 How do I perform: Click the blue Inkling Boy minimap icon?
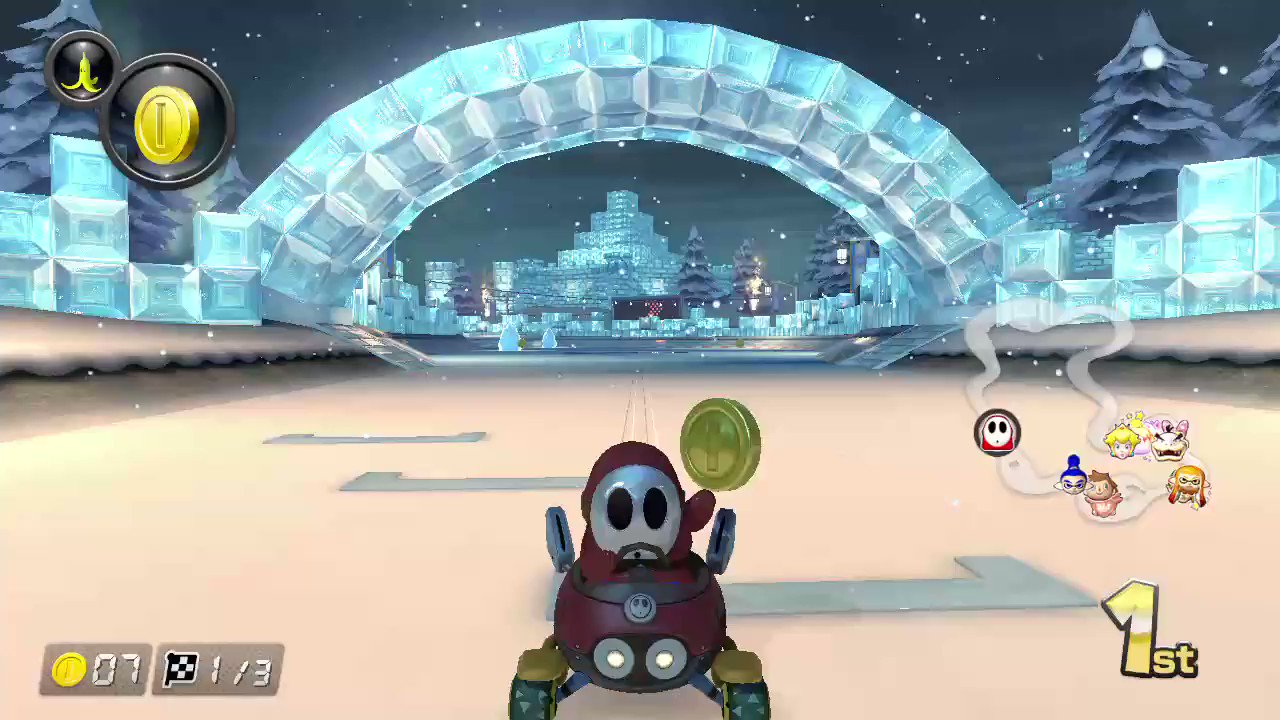[x=1072, y=478]
